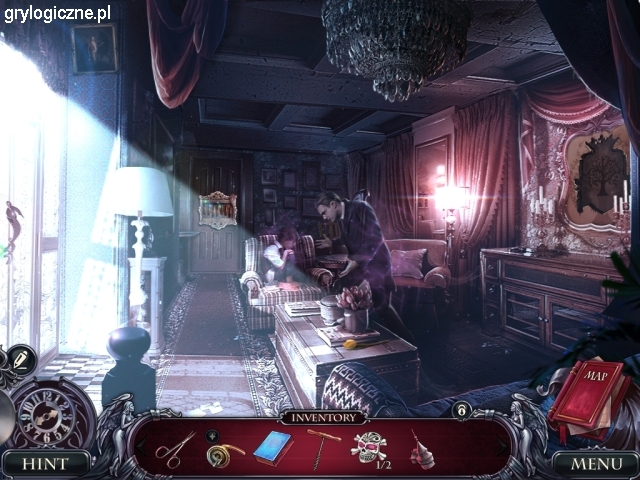Pick the red spinning top item

[x=422, y=449]
